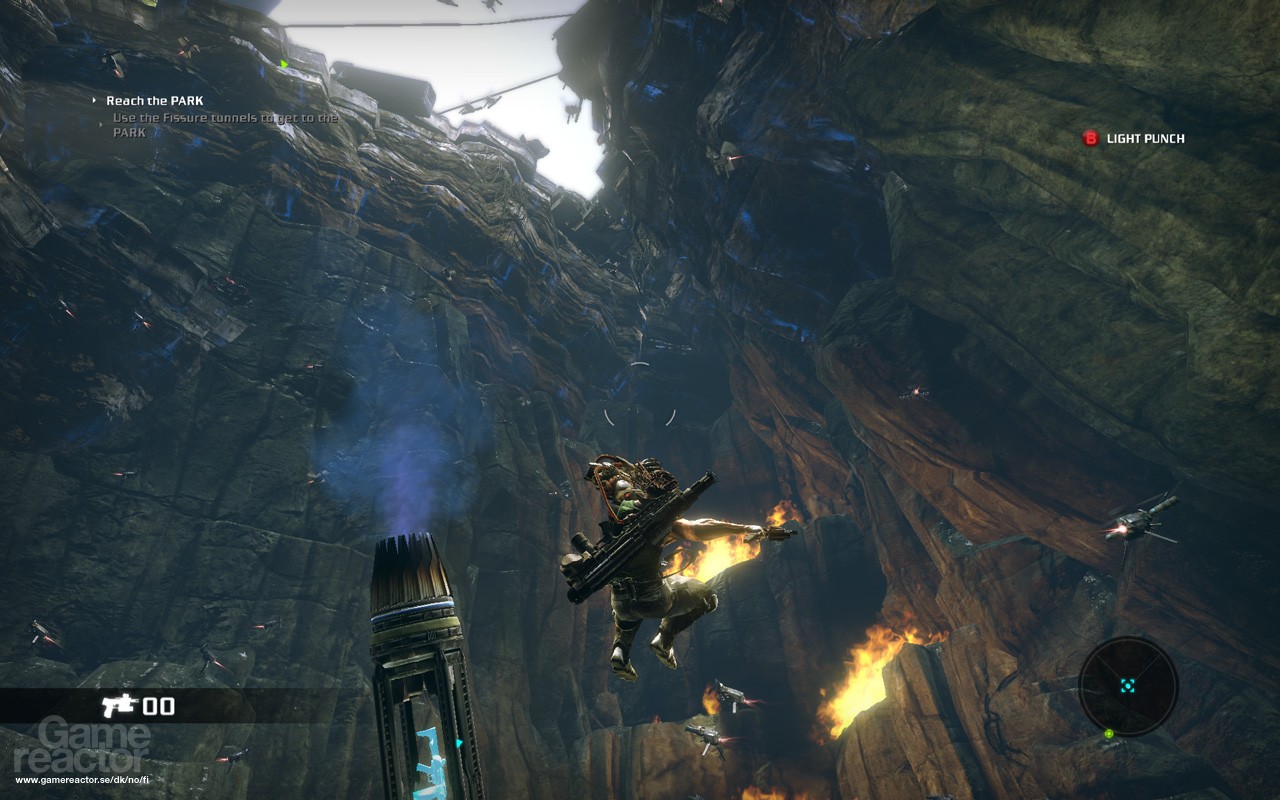Click the green dot below the radar
The image size is (1280, 800).
[x=1109, y=733]
